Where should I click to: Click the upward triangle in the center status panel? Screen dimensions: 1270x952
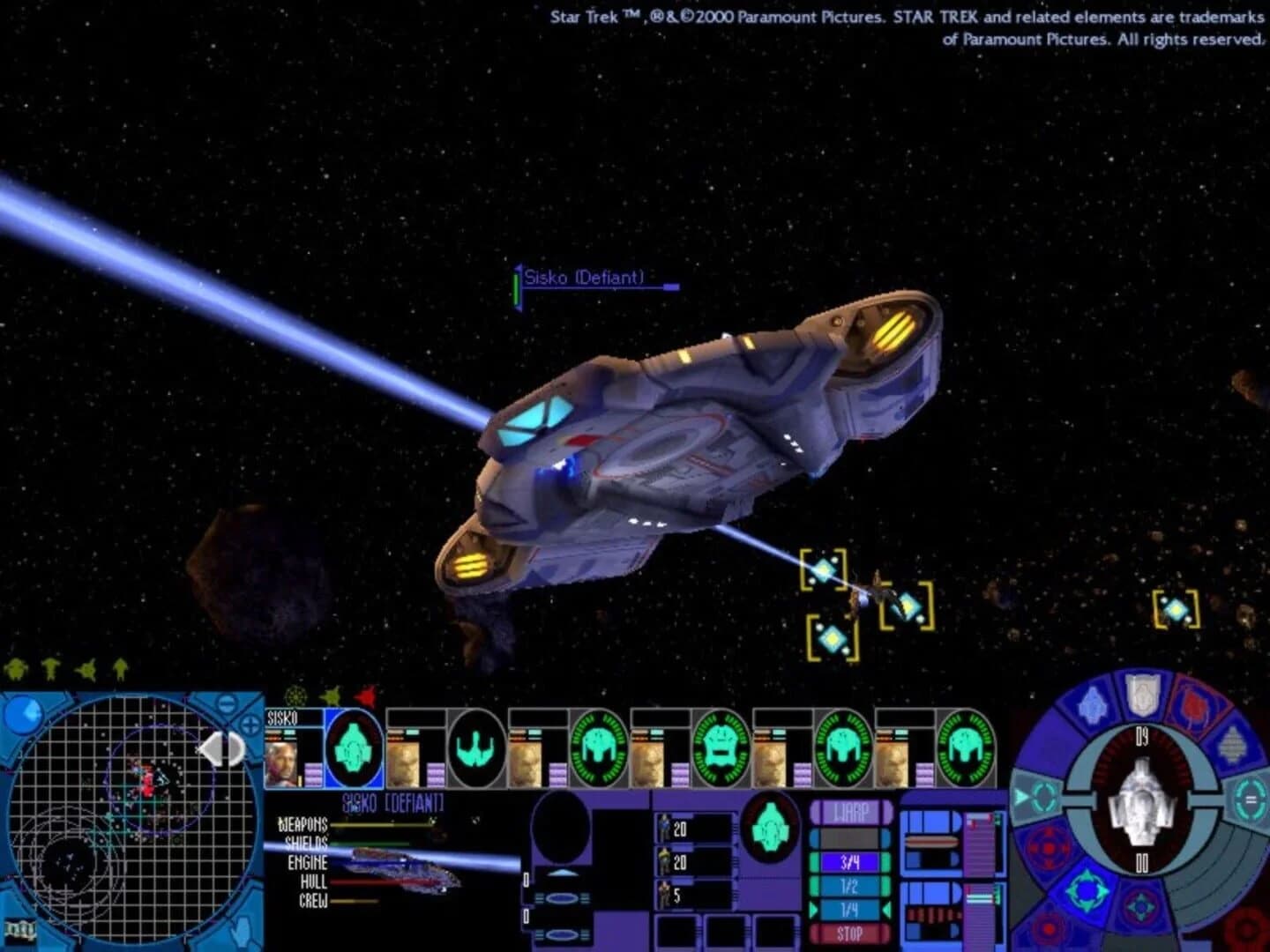pos(561,872)
